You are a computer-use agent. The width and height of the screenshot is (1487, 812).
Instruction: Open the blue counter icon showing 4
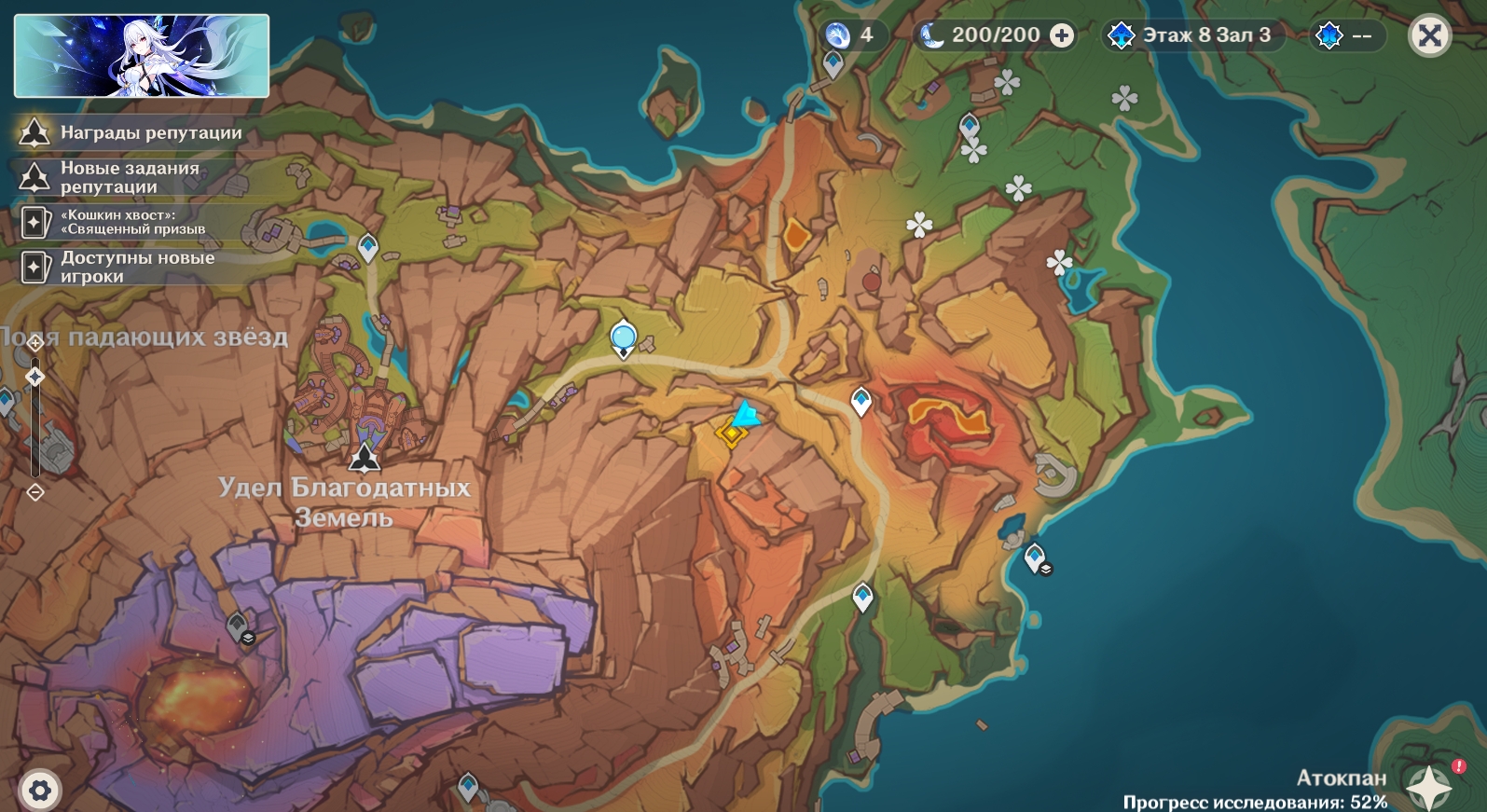(849, 35)
